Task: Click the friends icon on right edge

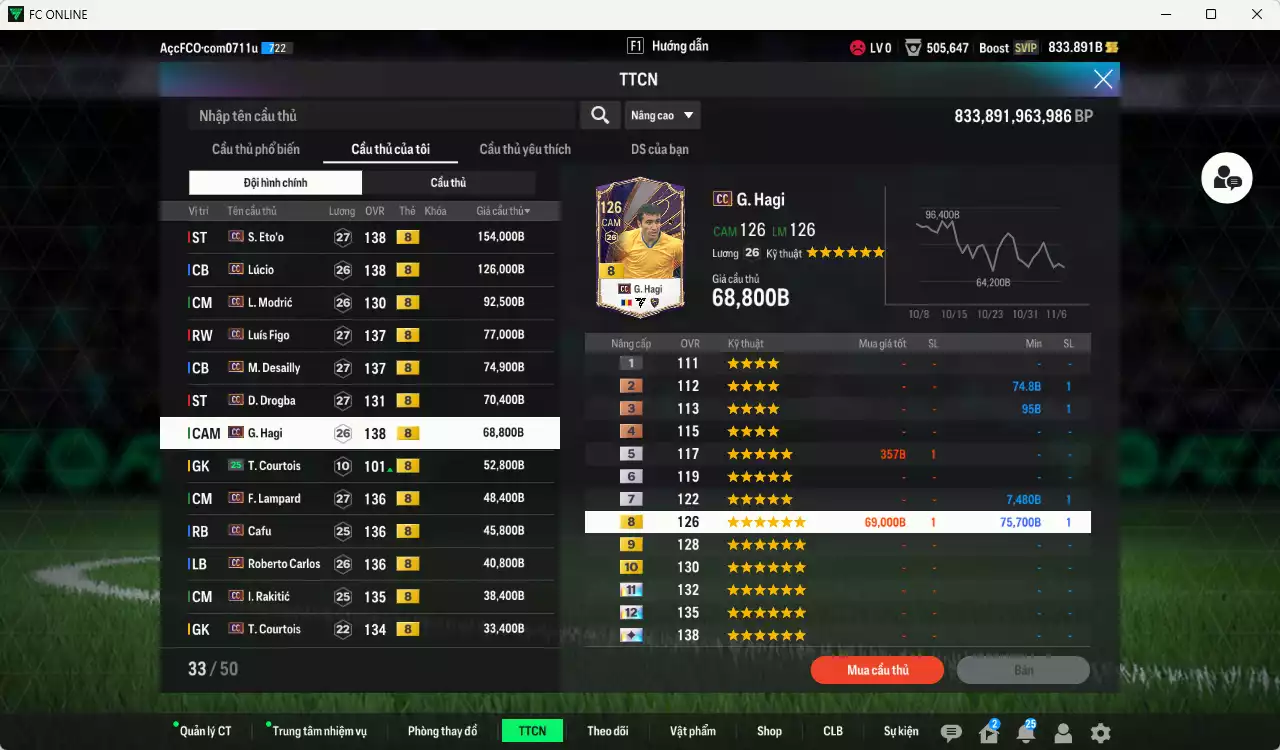Action: (1227, 178)
